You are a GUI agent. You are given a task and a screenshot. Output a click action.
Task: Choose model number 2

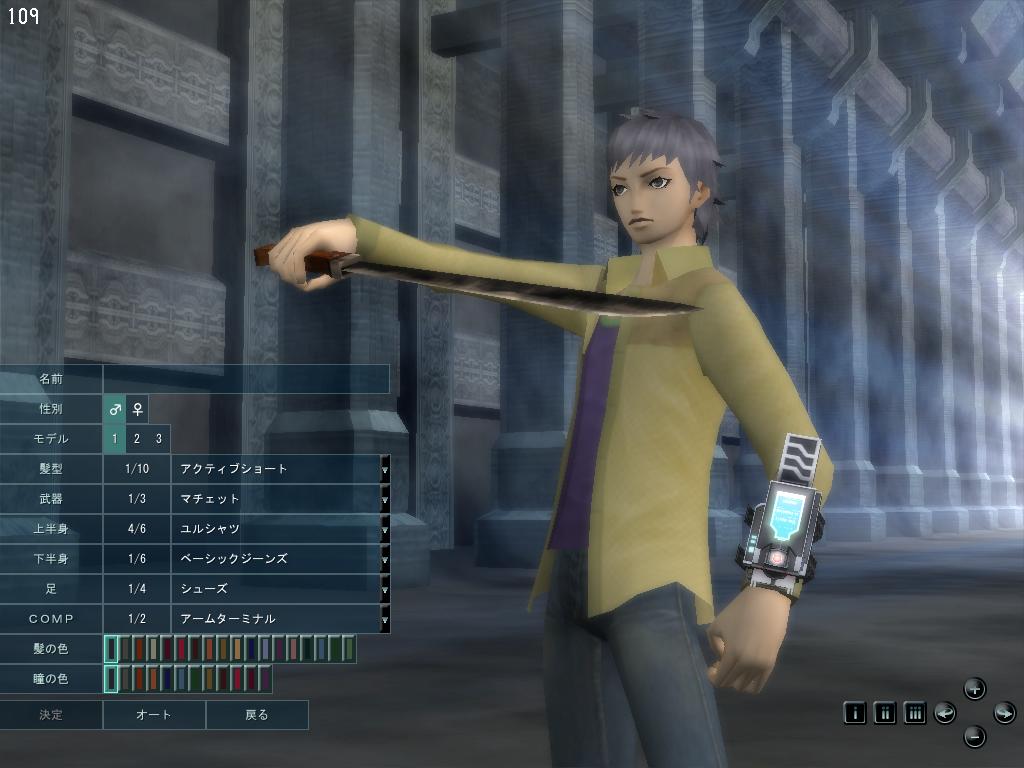pos(137,439)
